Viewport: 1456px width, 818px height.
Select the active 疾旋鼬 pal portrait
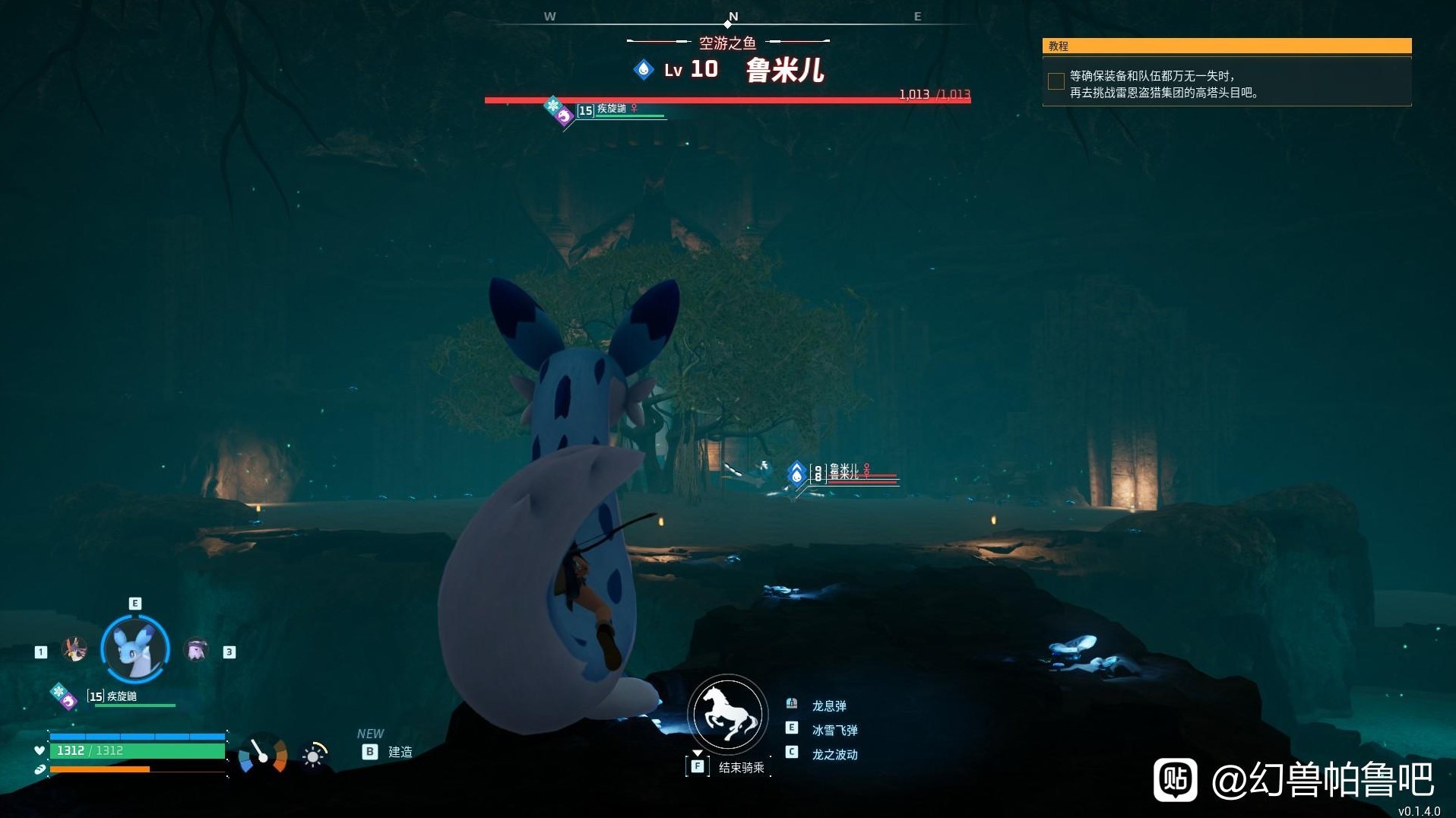pyautogui.click(x=135, y=648)
